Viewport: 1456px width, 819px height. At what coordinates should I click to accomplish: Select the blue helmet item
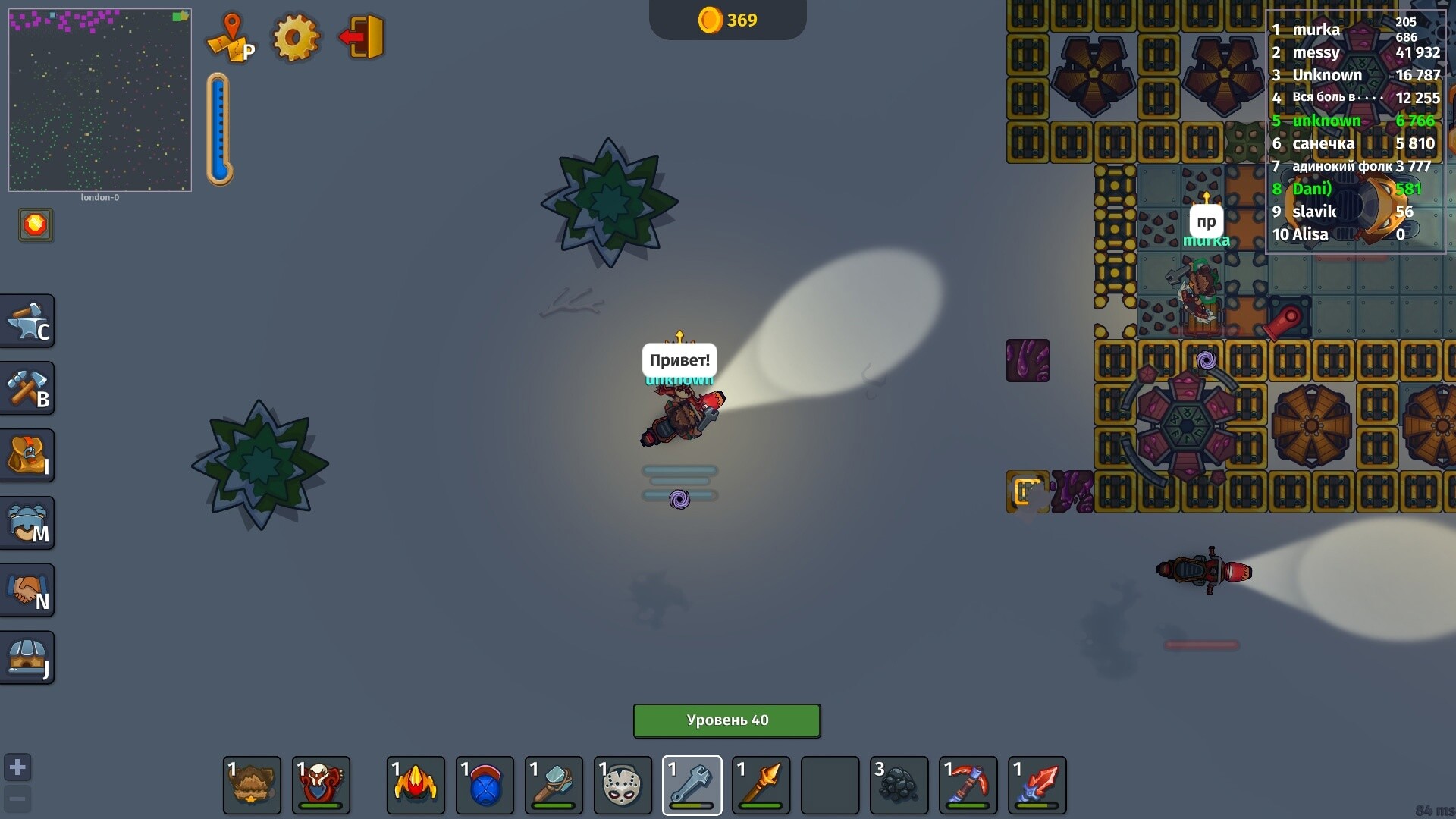485,785
